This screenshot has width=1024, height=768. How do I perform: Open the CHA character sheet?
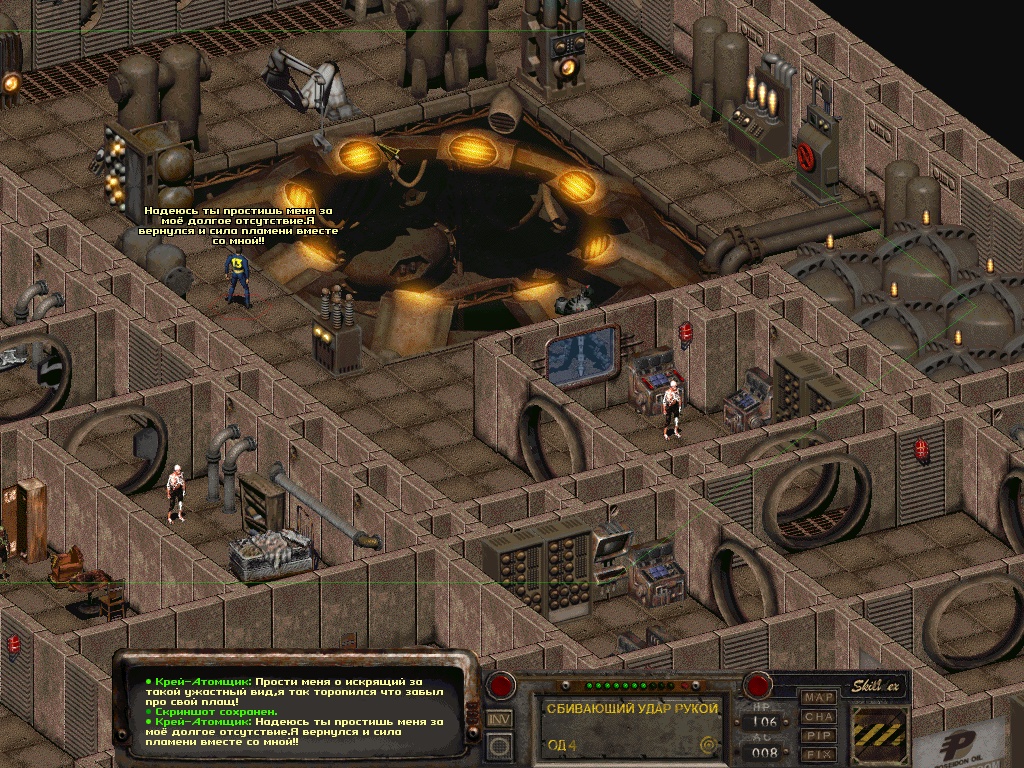pos(820,716)
